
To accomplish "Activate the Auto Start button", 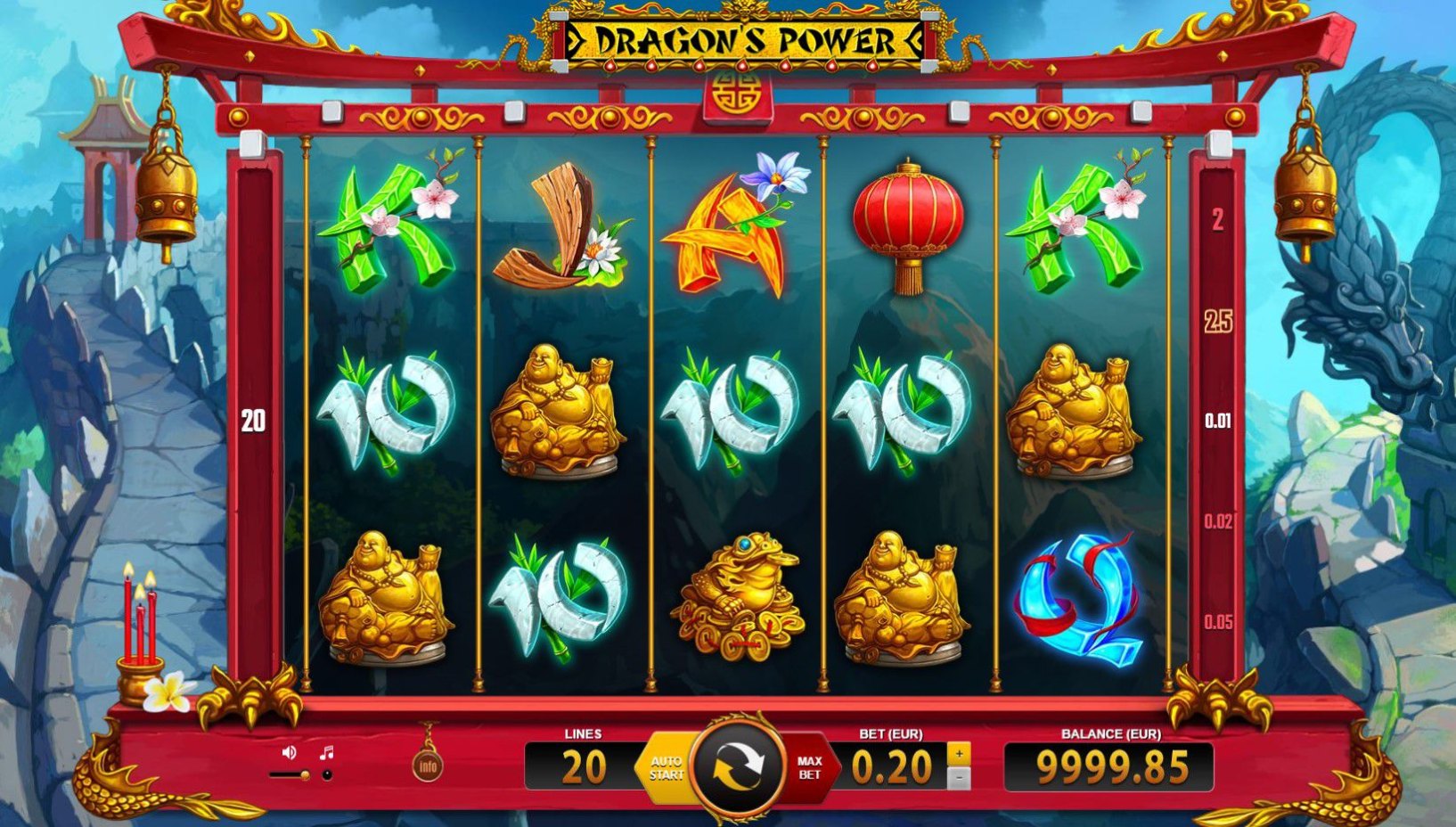I will pyautogui.click(x=666, y=767).
